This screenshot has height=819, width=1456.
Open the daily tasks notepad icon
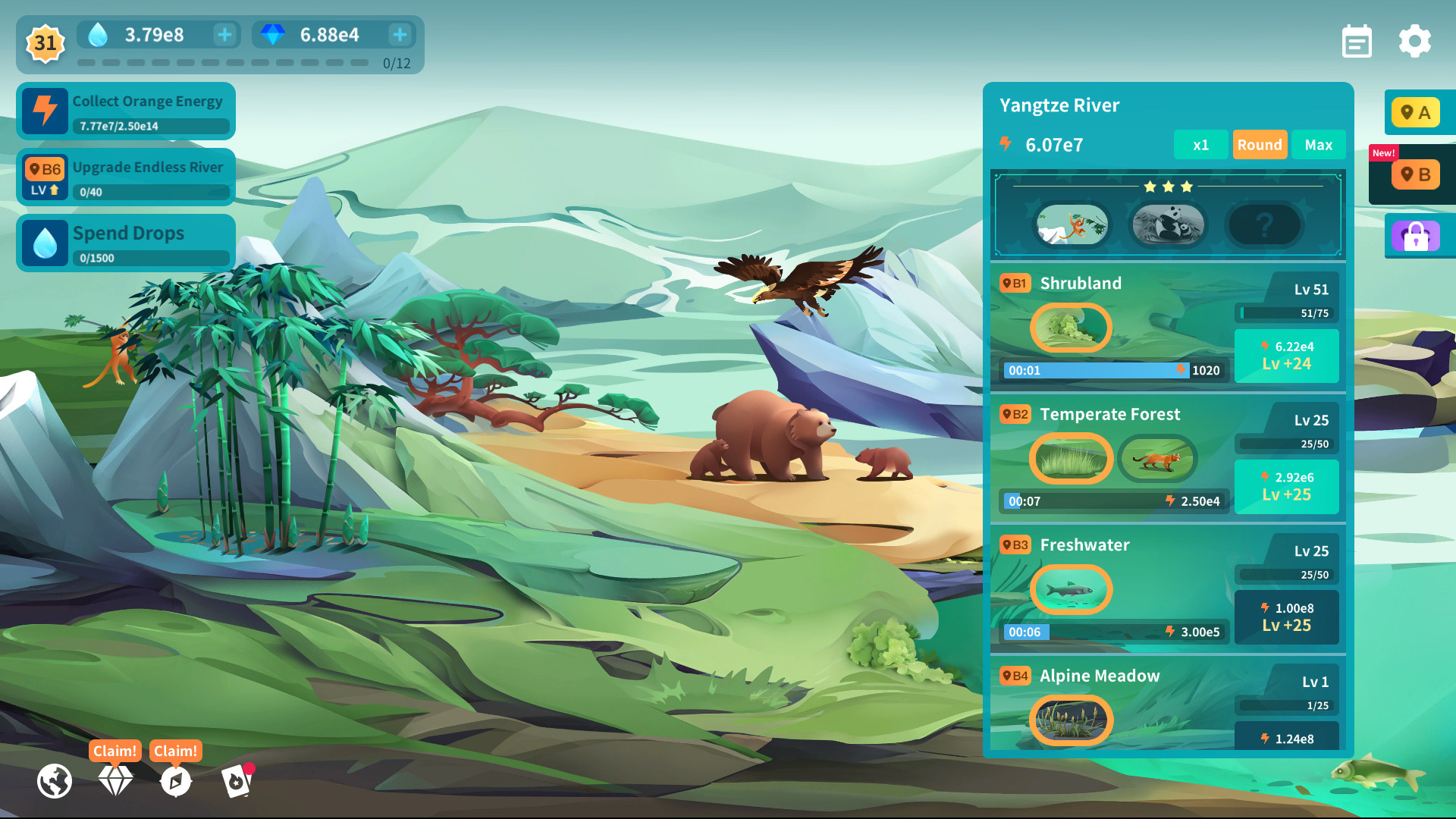1357,41
